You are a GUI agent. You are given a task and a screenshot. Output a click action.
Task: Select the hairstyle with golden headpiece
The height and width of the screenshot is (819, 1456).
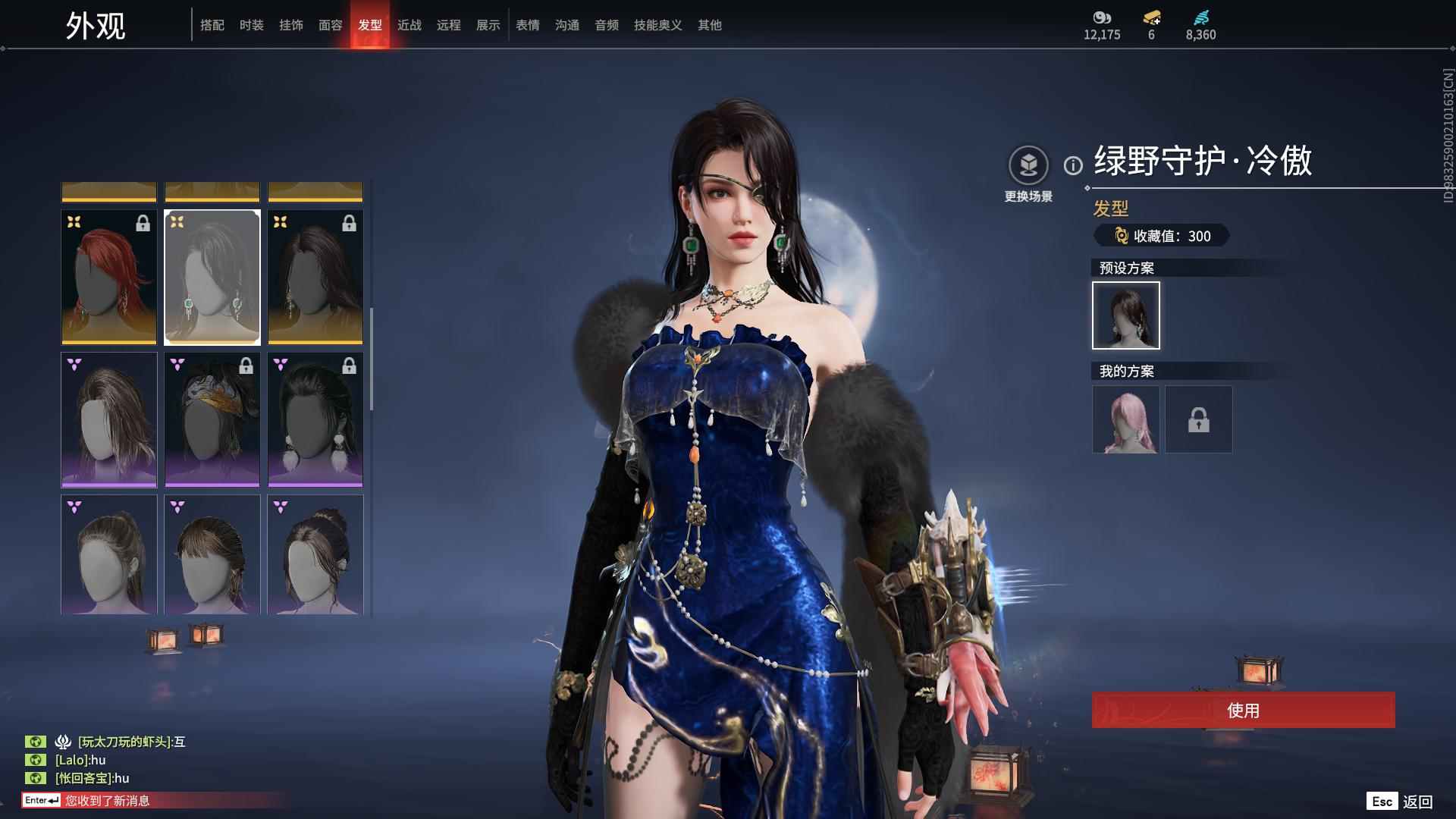212,419
